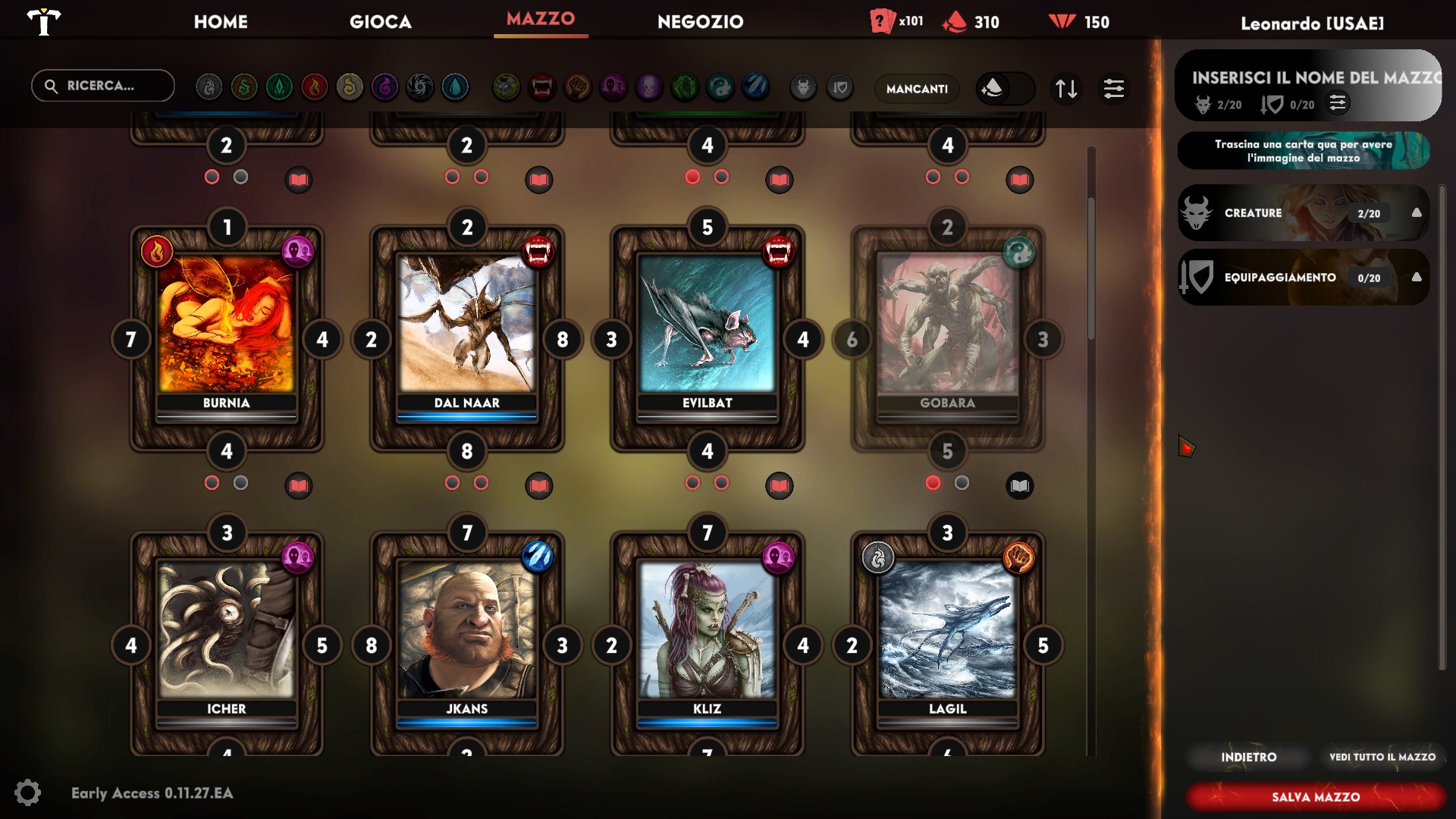Select the Icher card
Image resolution: width=1456 pixels, height=819 pixels.
point(226,632)
